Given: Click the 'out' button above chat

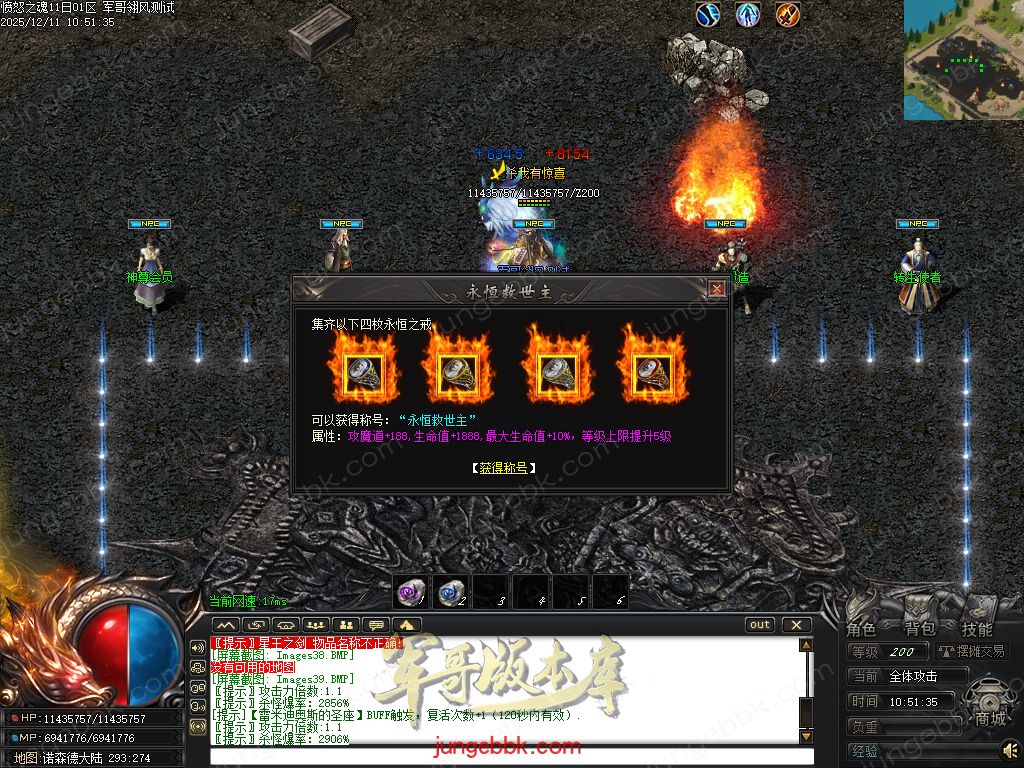Looking at the screenshot, I should pyautogui.click(x=760, y=625).
